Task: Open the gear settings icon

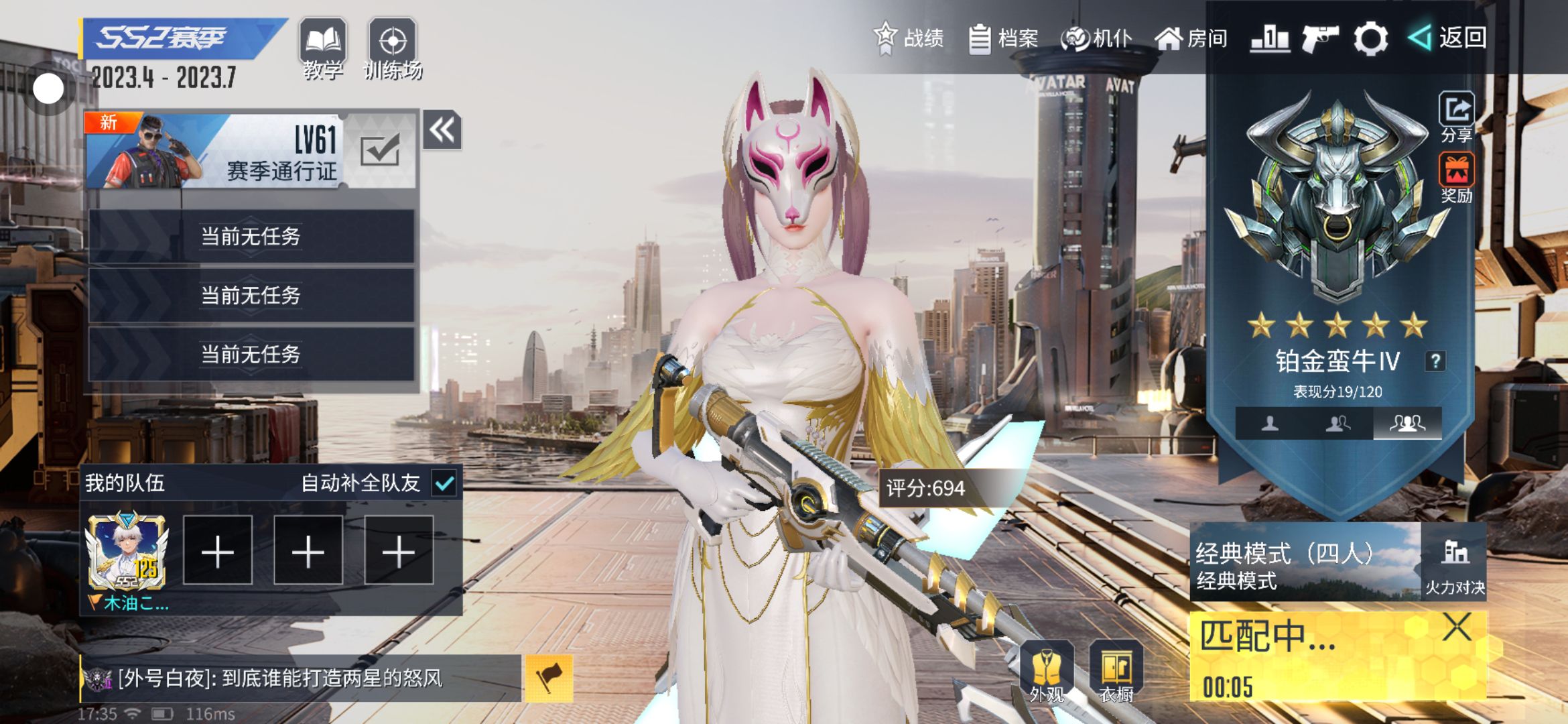Action: tap(1370, 38)
